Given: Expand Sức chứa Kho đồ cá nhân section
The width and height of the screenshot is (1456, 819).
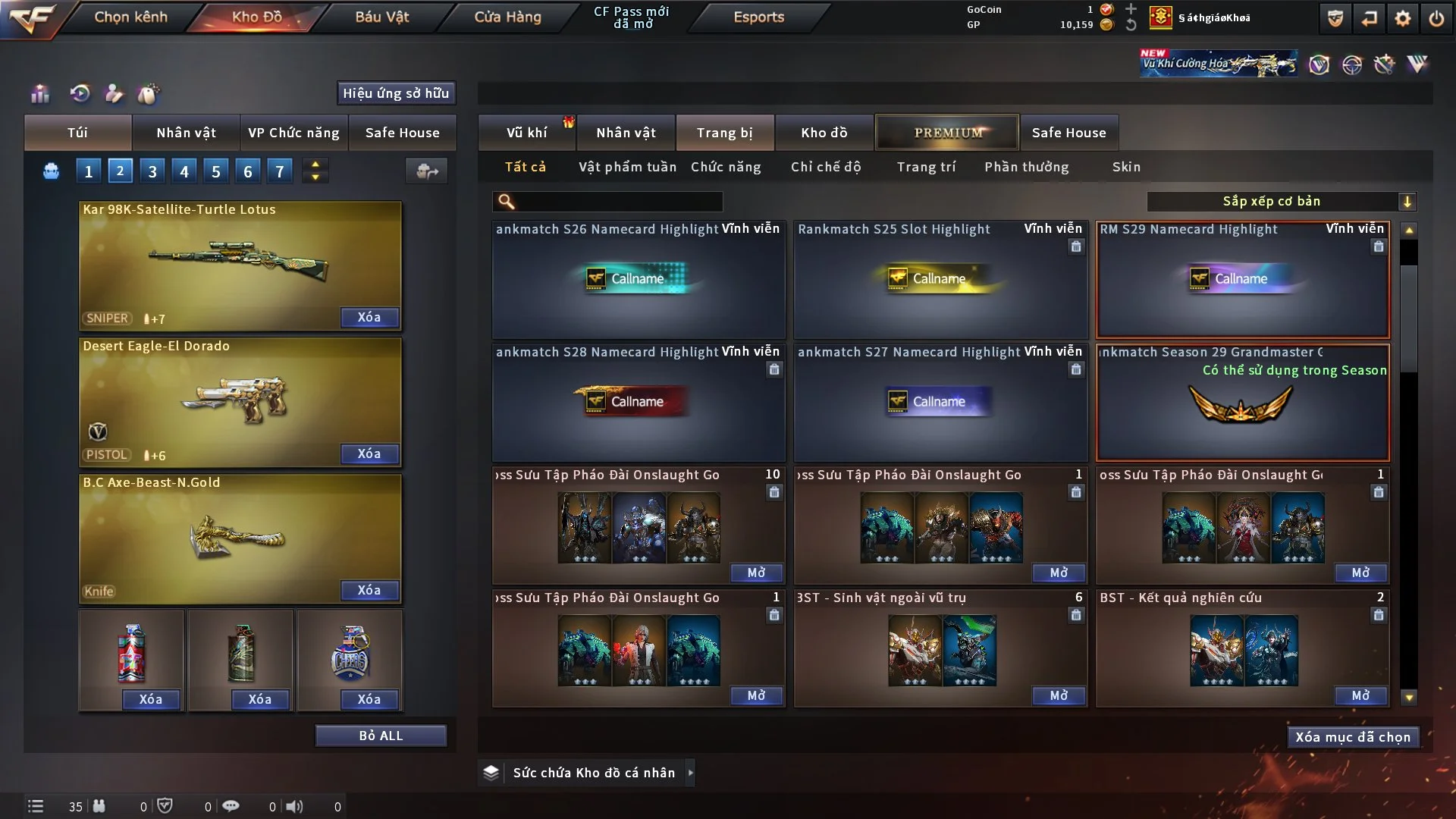Looking at the screenshot, I should [690, 773].
